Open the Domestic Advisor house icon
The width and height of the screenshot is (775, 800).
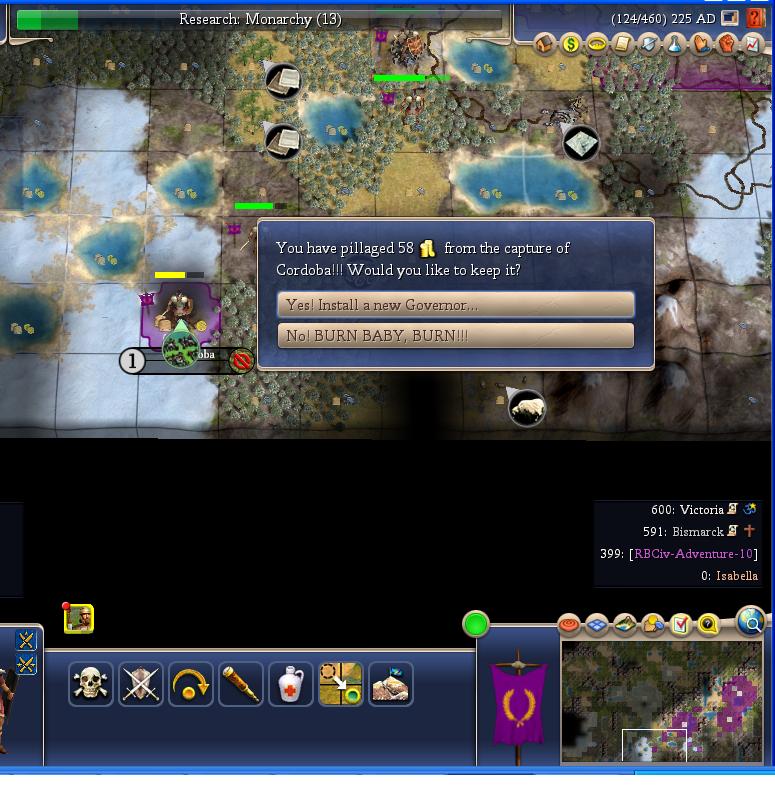(x=545, y=44)
